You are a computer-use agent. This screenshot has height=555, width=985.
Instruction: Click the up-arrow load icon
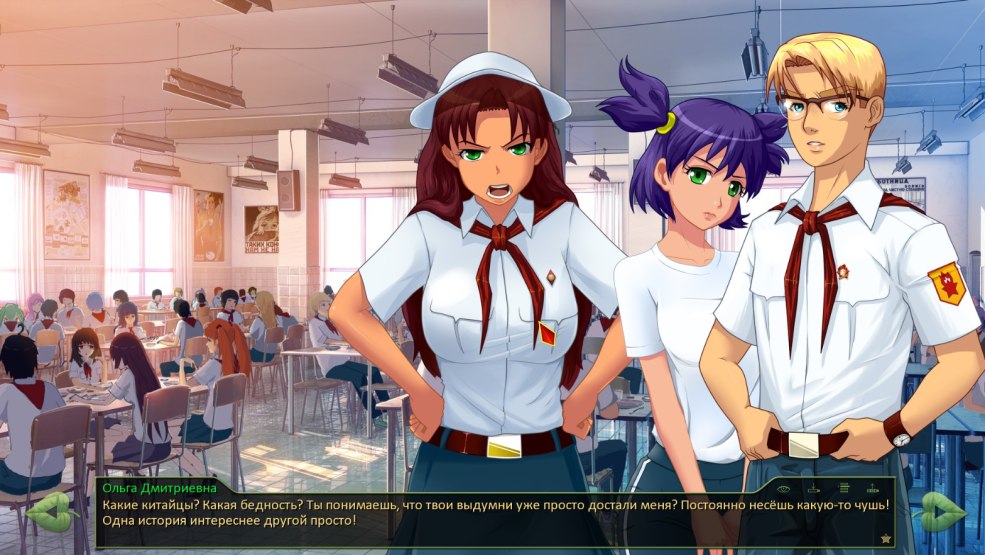pos(873,489)
